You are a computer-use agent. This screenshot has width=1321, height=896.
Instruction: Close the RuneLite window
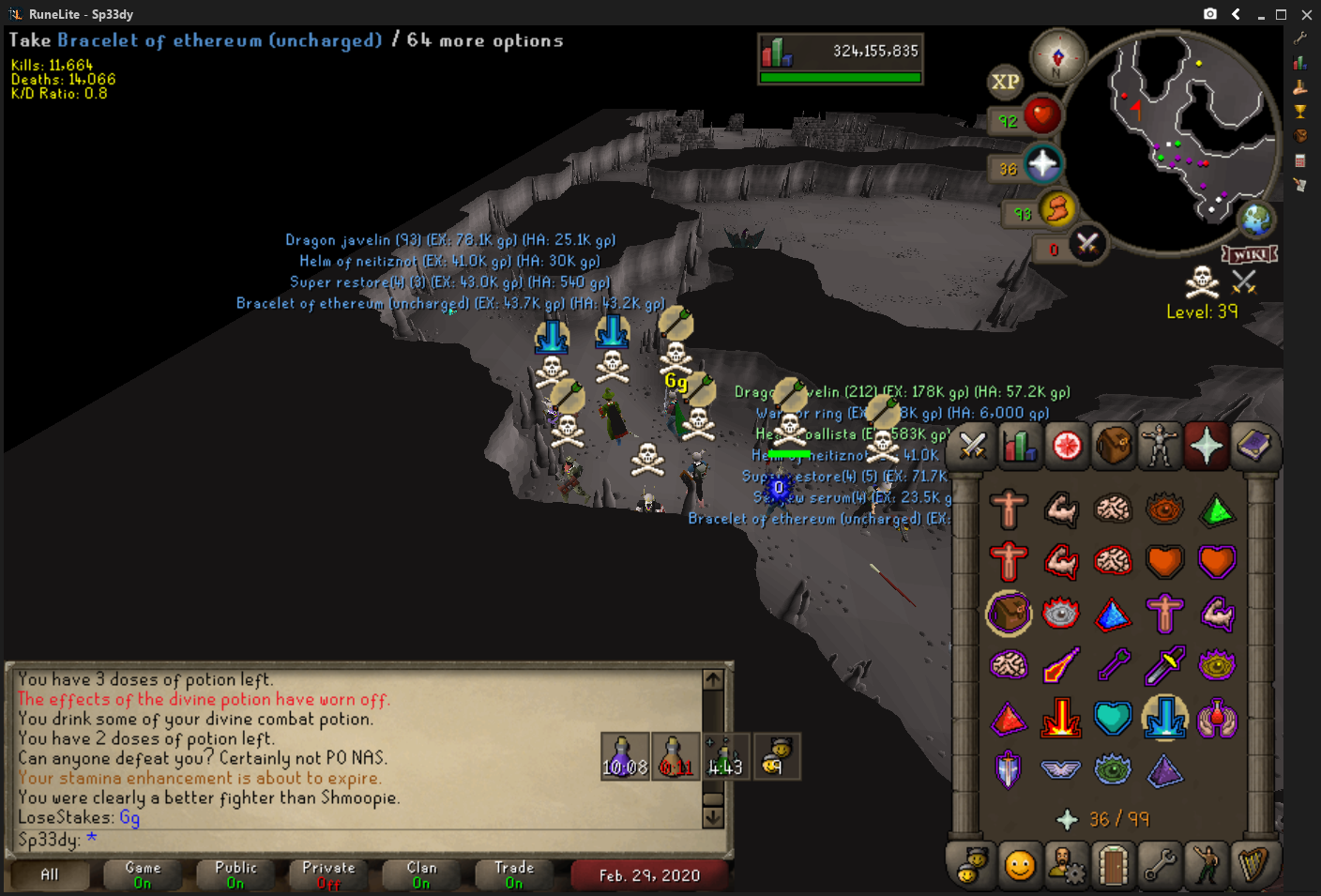pos(1306,14)
